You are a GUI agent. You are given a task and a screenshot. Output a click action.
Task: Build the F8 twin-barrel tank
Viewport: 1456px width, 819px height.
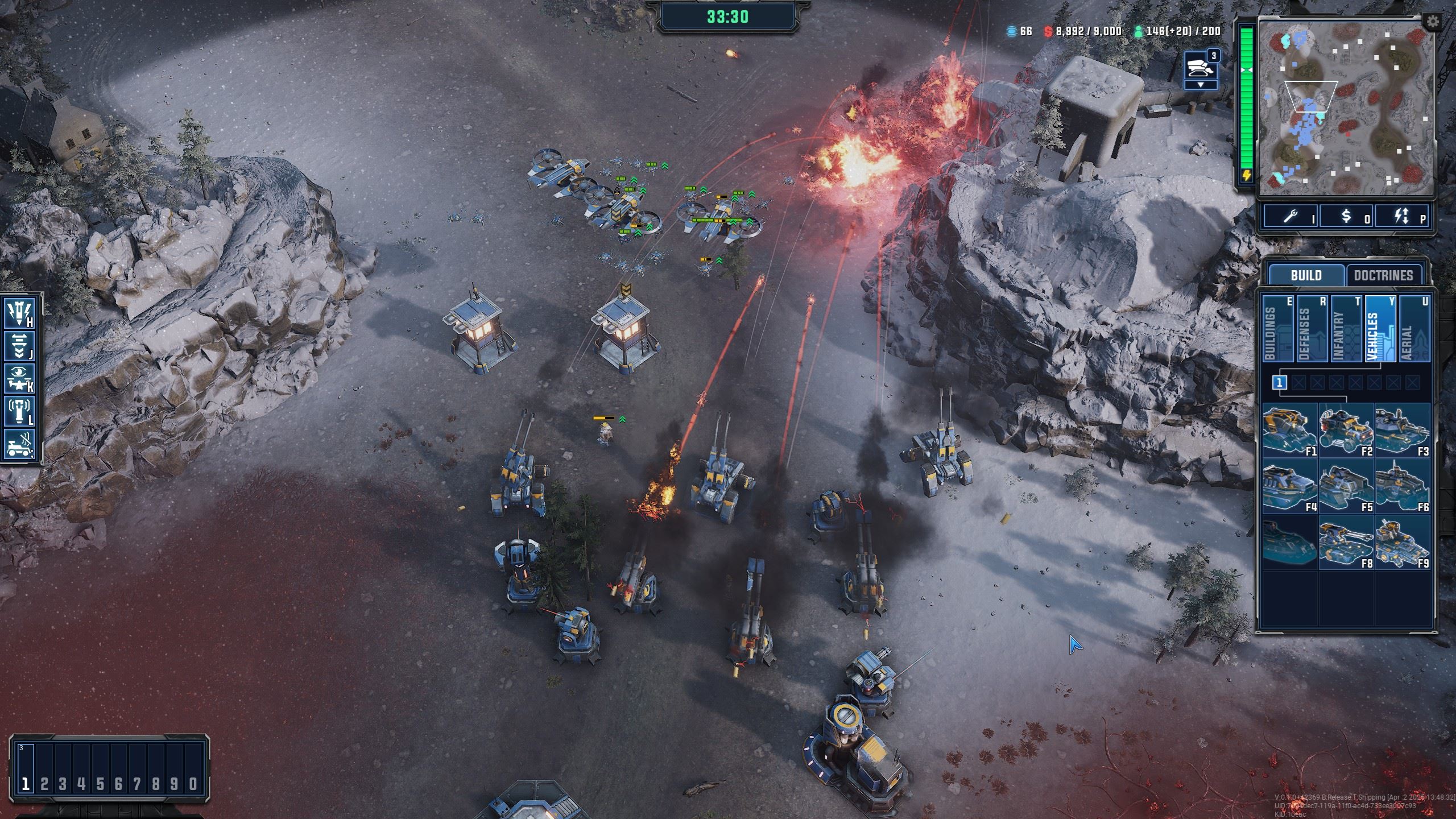click(x=1346, y=542)
